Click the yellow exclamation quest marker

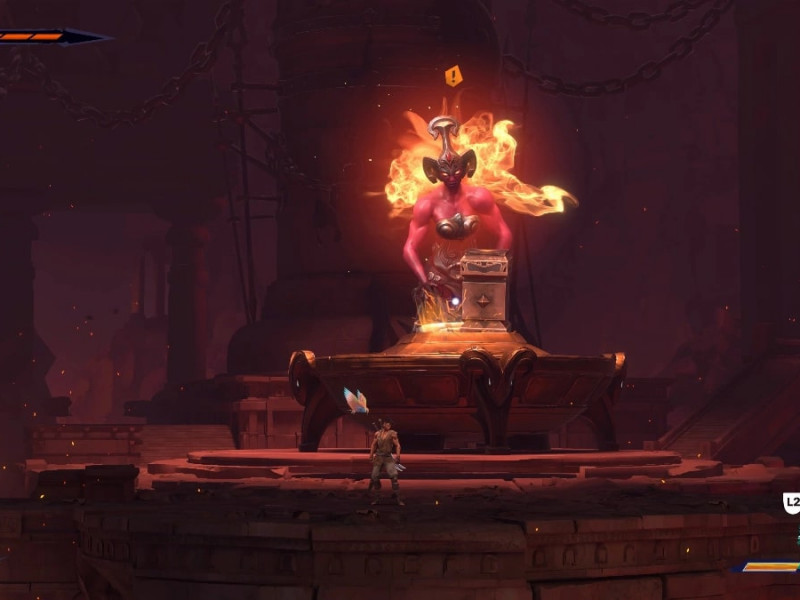click(454, 76)
